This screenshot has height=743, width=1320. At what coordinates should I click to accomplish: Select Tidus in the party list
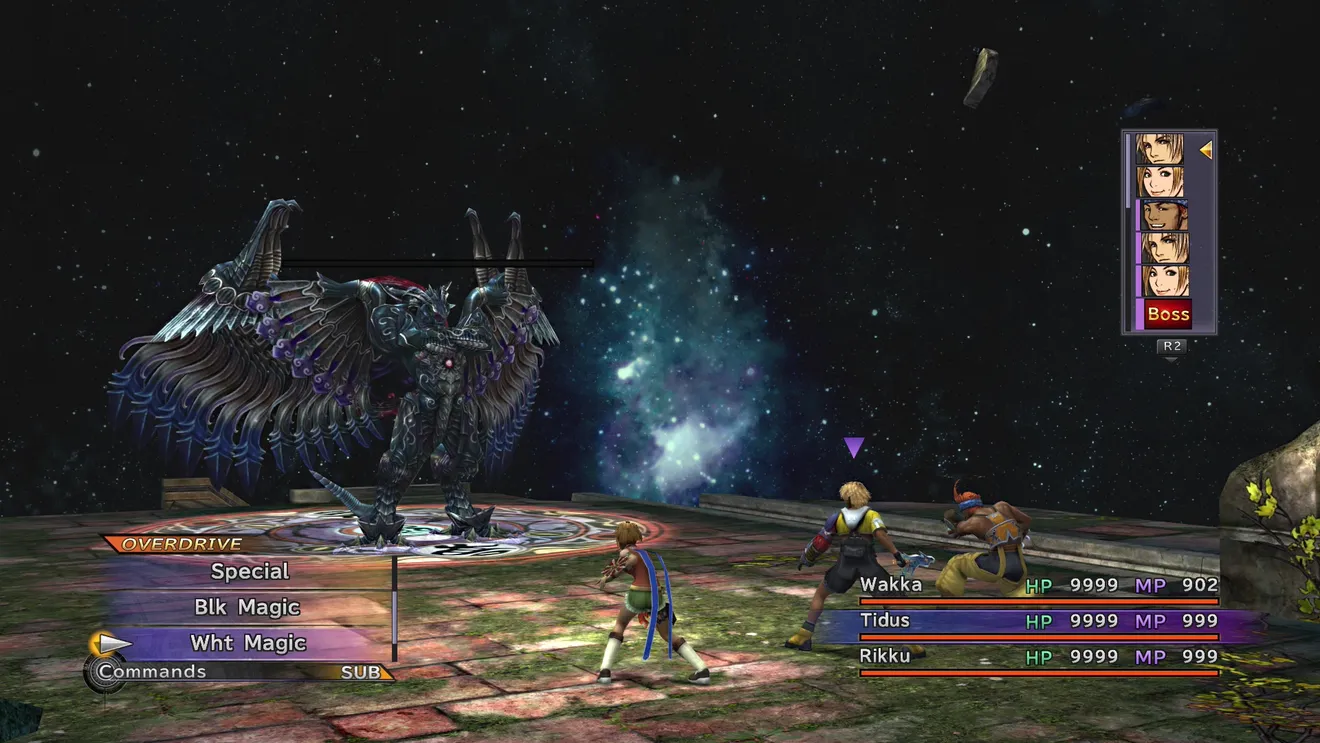(x=1038, y=622)
